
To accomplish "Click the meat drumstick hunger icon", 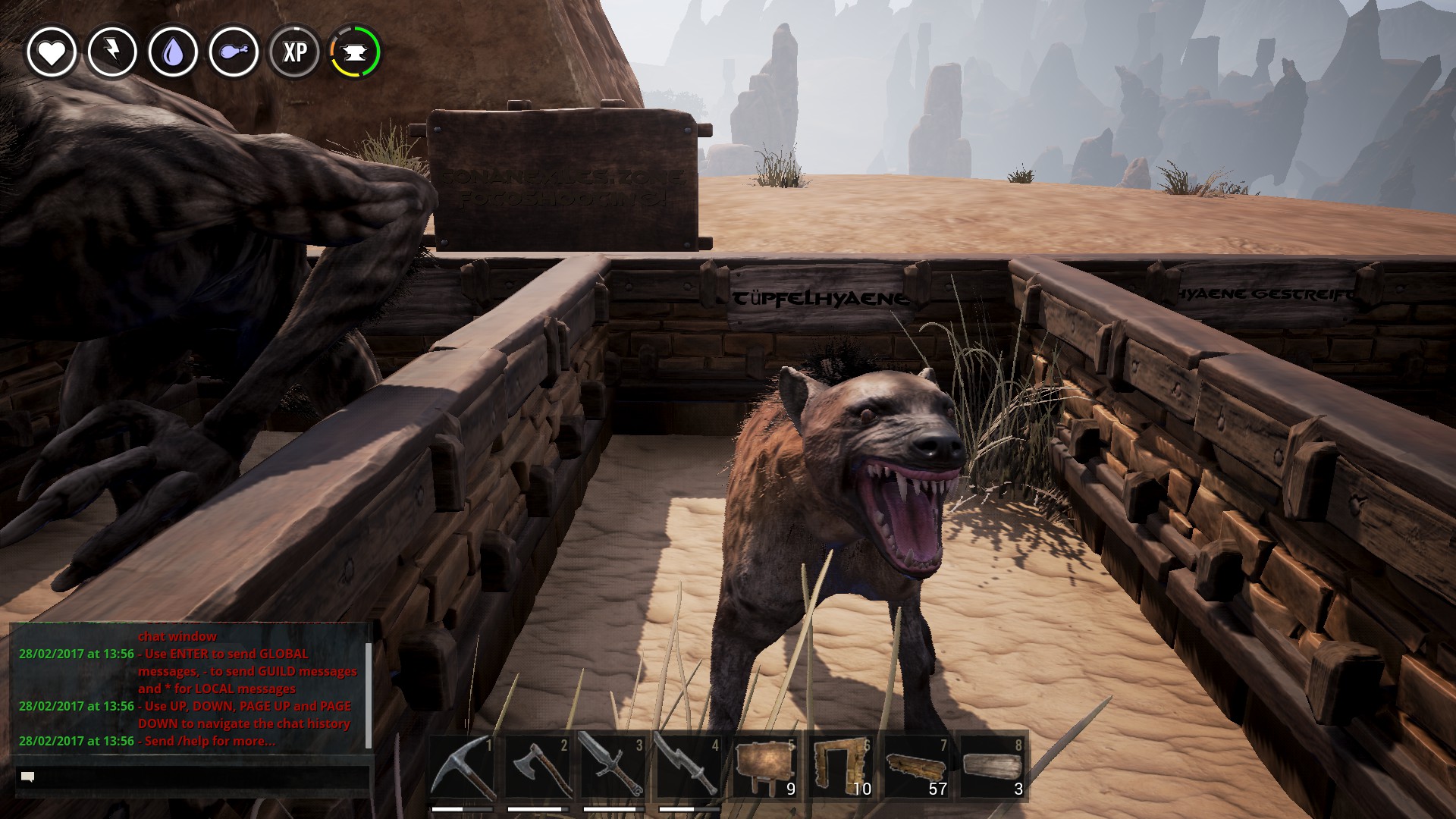I will coord(234,52).
